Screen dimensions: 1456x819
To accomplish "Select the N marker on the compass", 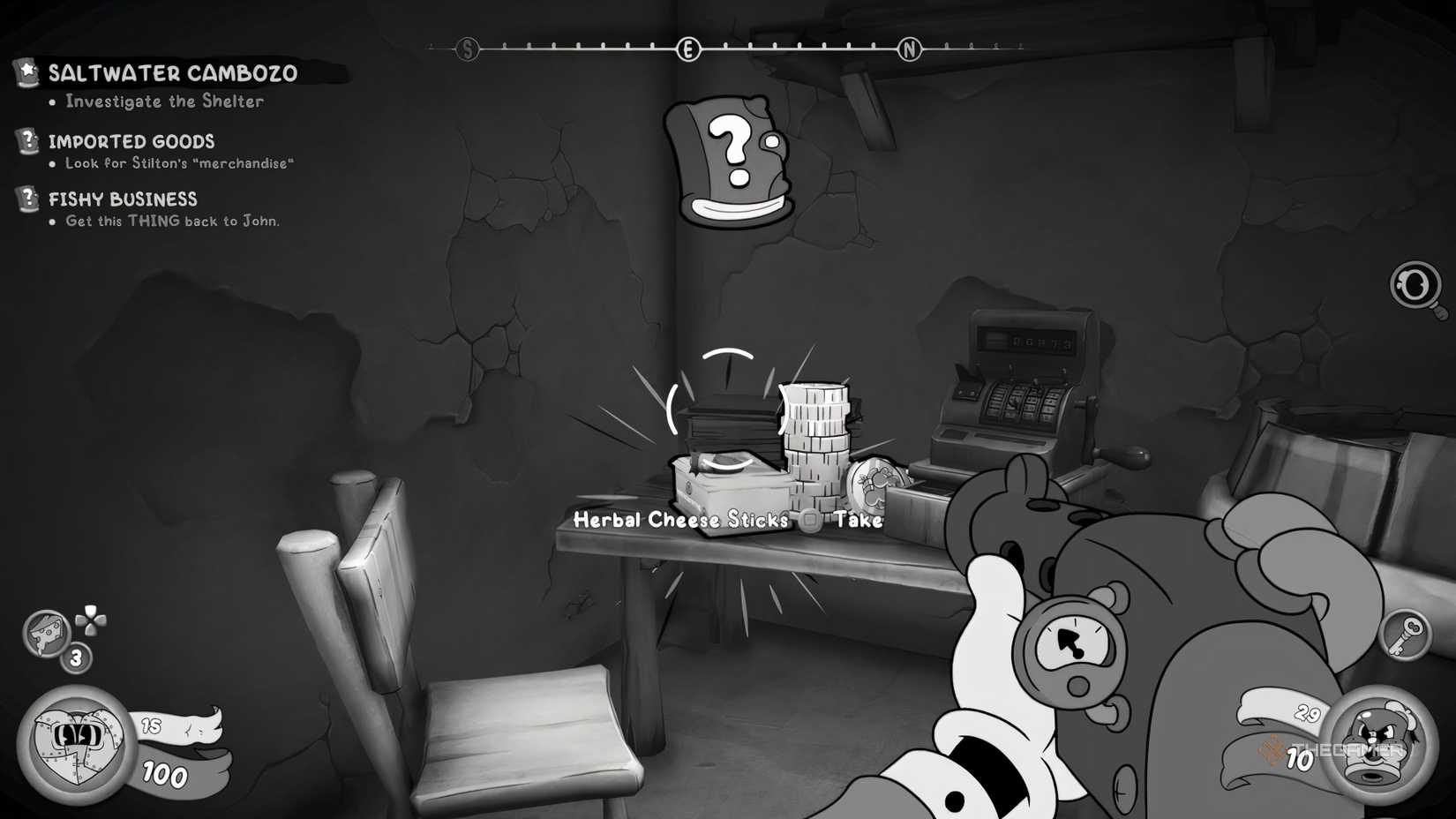I will [x=908, y=49].
